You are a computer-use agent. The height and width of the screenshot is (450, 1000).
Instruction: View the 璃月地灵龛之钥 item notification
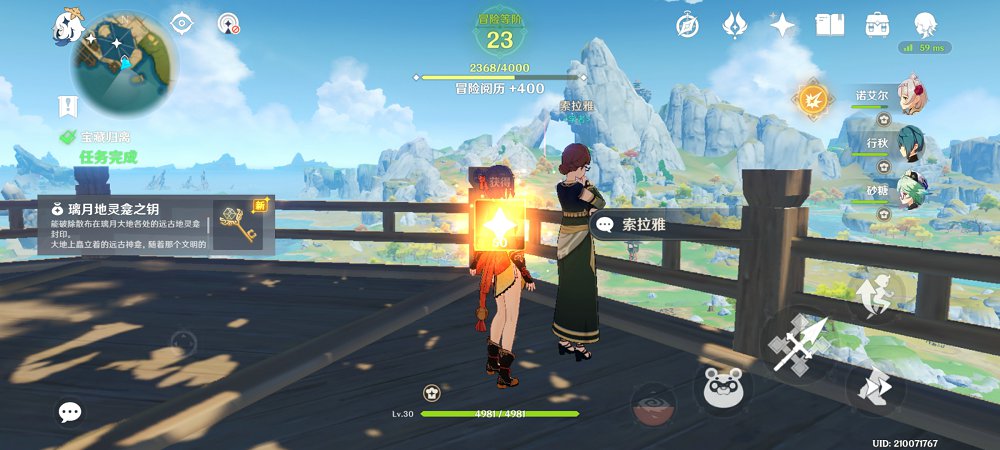[x=150, y=224]
